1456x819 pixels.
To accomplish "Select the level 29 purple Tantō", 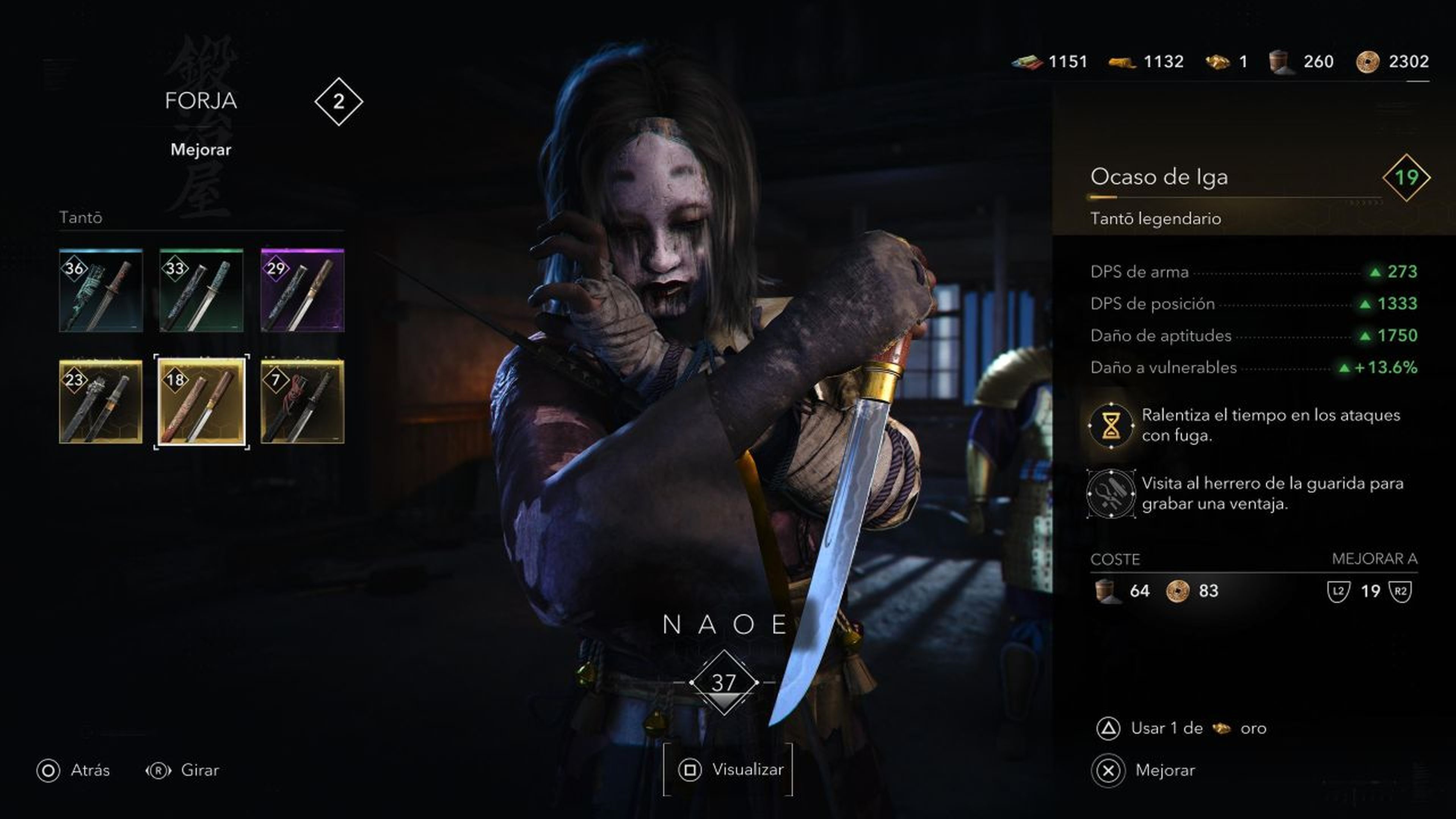I will (303, 291).
